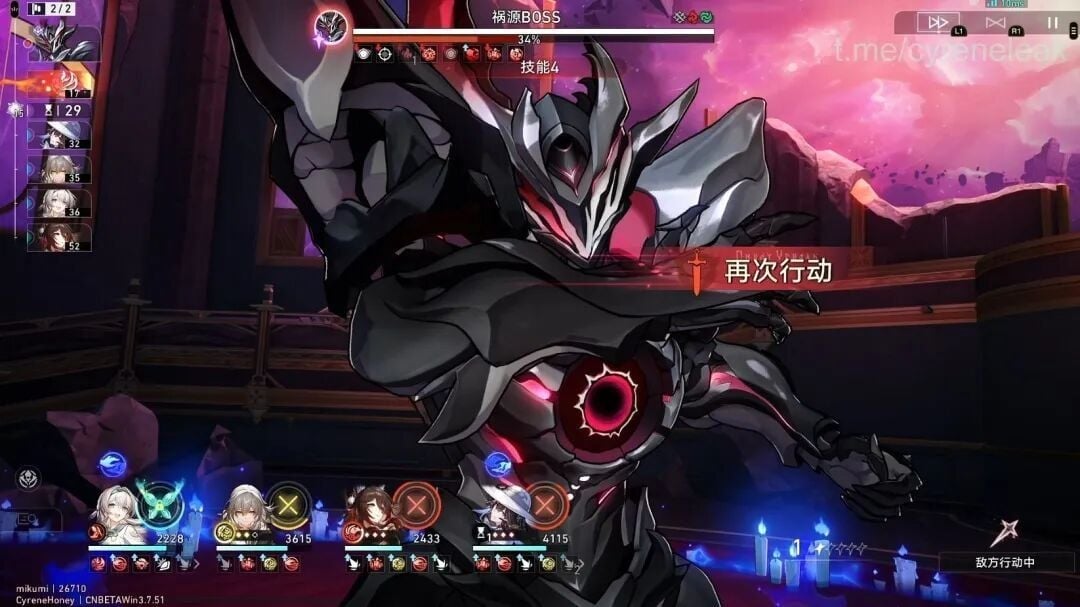Select the witch-hat character's turn order portrait
1080x607 pixels.
pyautogui.click(x=64, y=136)
